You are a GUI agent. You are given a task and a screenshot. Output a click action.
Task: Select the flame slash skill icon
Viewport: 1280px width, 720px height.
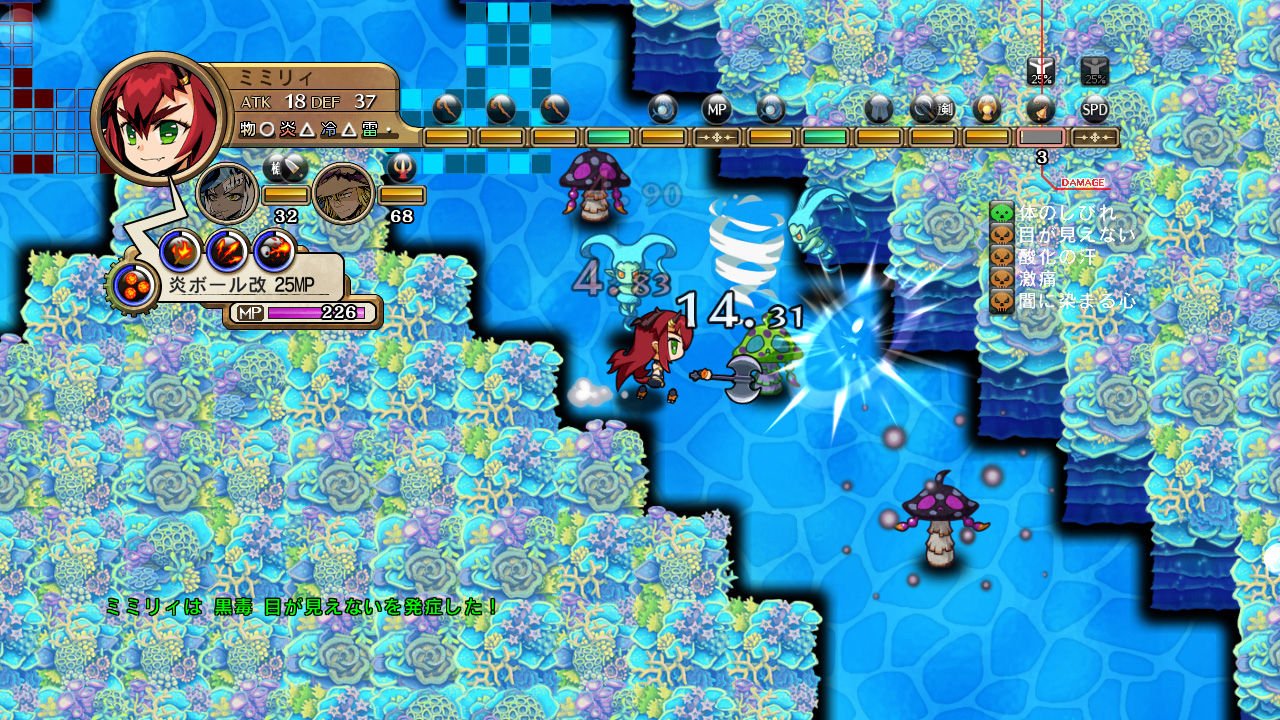228,250
